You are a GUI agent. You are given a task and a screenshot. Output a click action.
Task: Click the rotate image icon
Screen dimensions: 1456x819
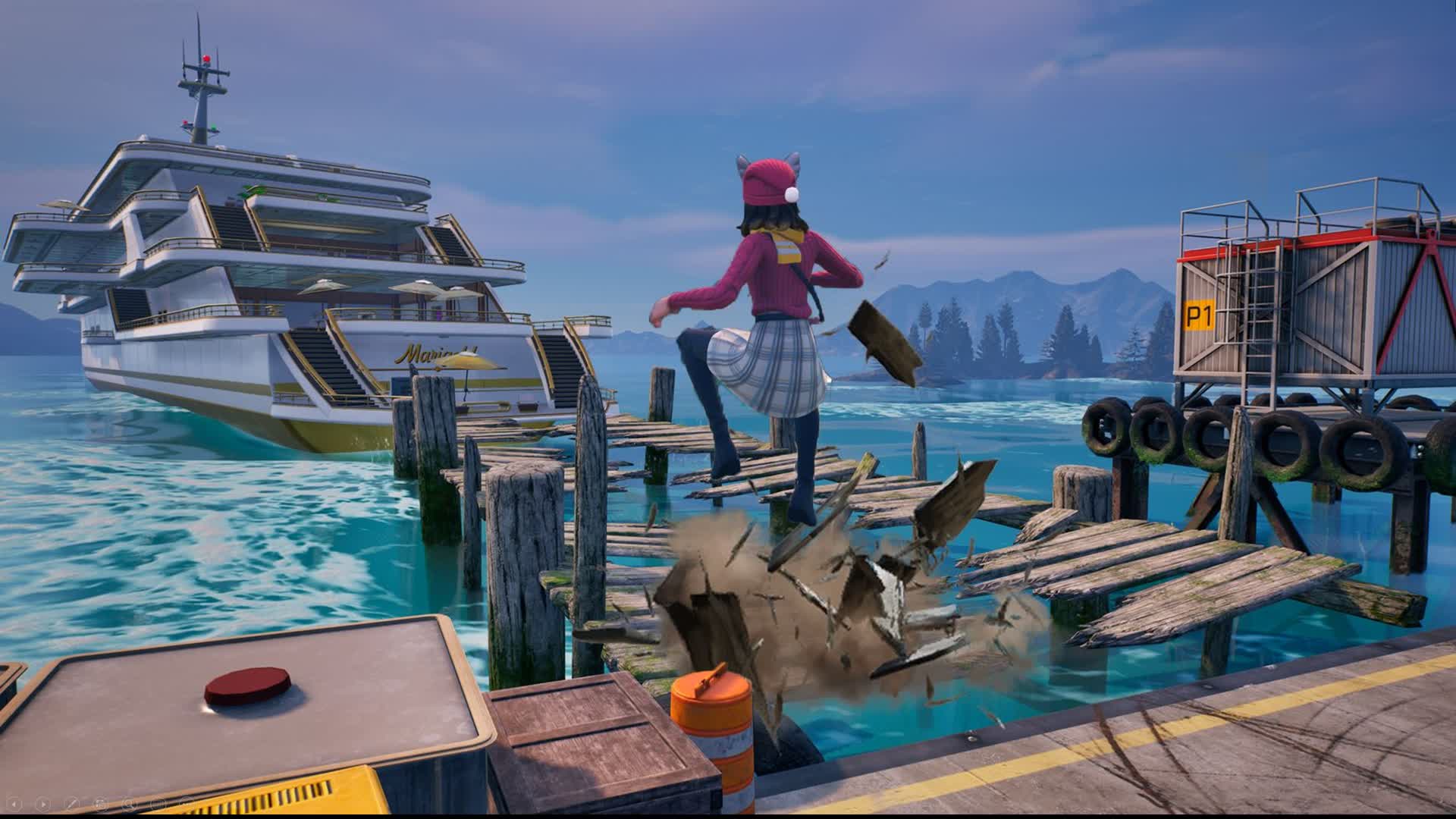pyautogui.click(x=101, y=804)
